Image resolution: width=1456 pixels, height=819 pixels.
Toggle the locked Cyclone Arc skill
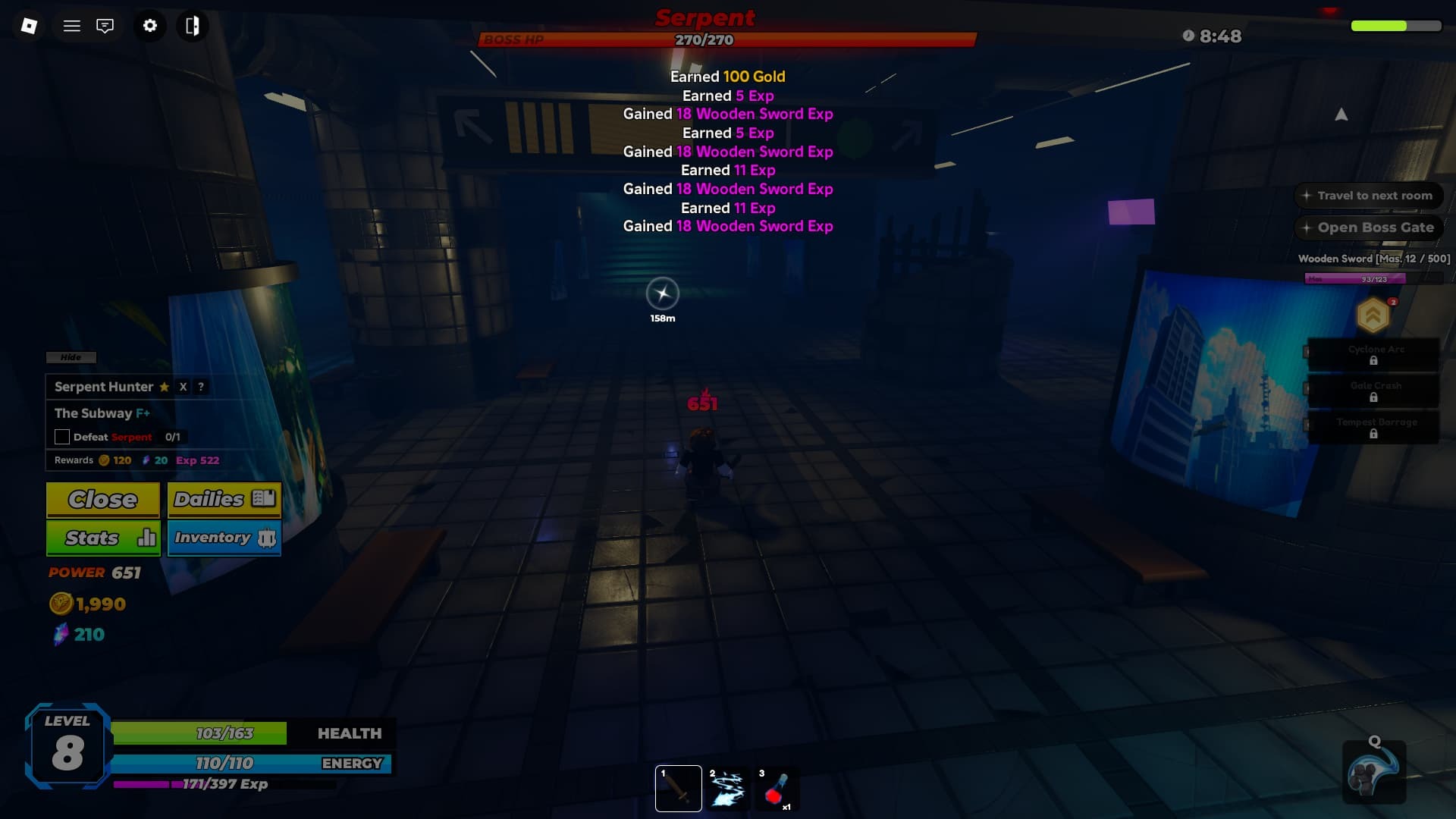[1373, 354]
